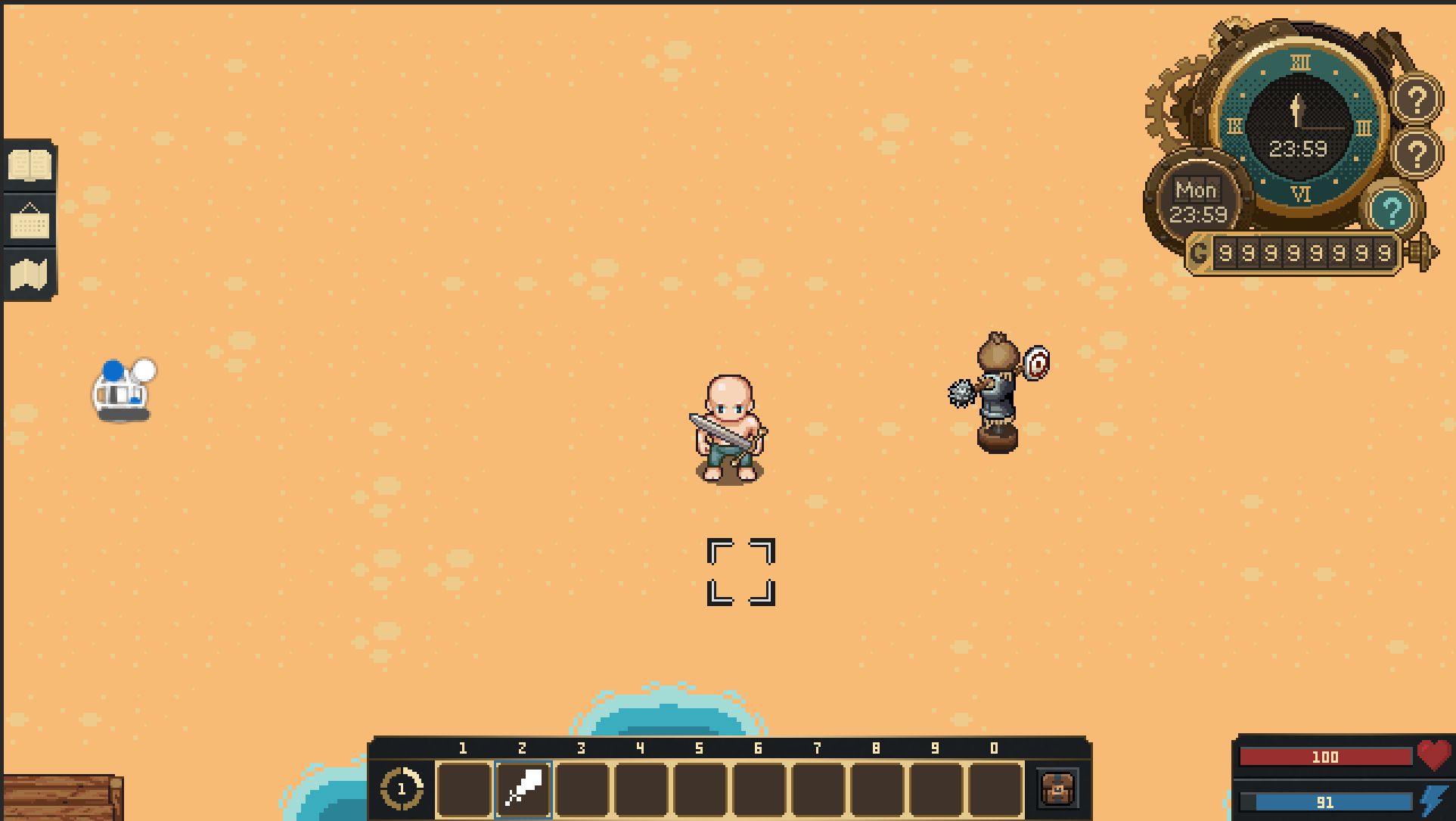This screenshot has width=1456, height=821.
Task: Select empty hotbar slot 5
Action: point(701,789)
